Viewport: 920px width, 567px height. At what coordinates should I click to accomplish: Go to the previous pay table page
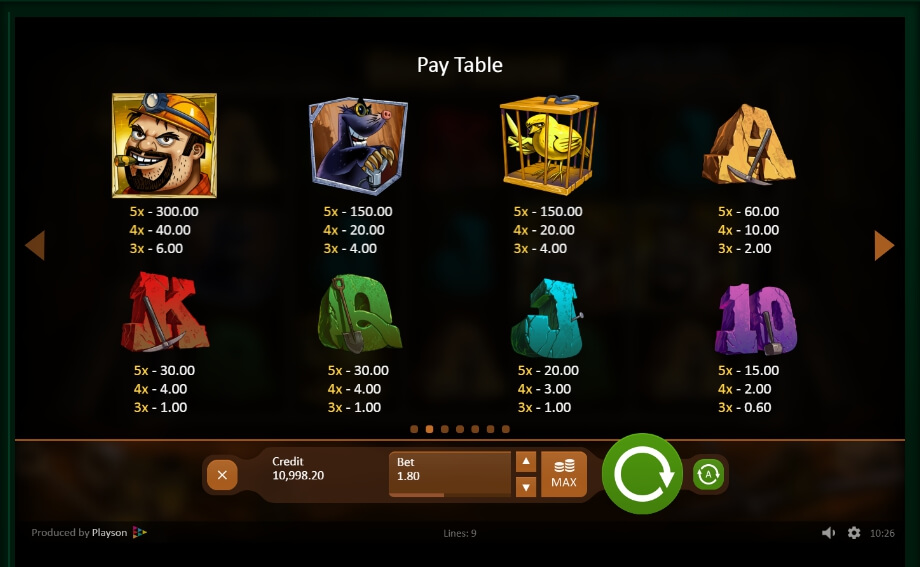pos(35,245)
